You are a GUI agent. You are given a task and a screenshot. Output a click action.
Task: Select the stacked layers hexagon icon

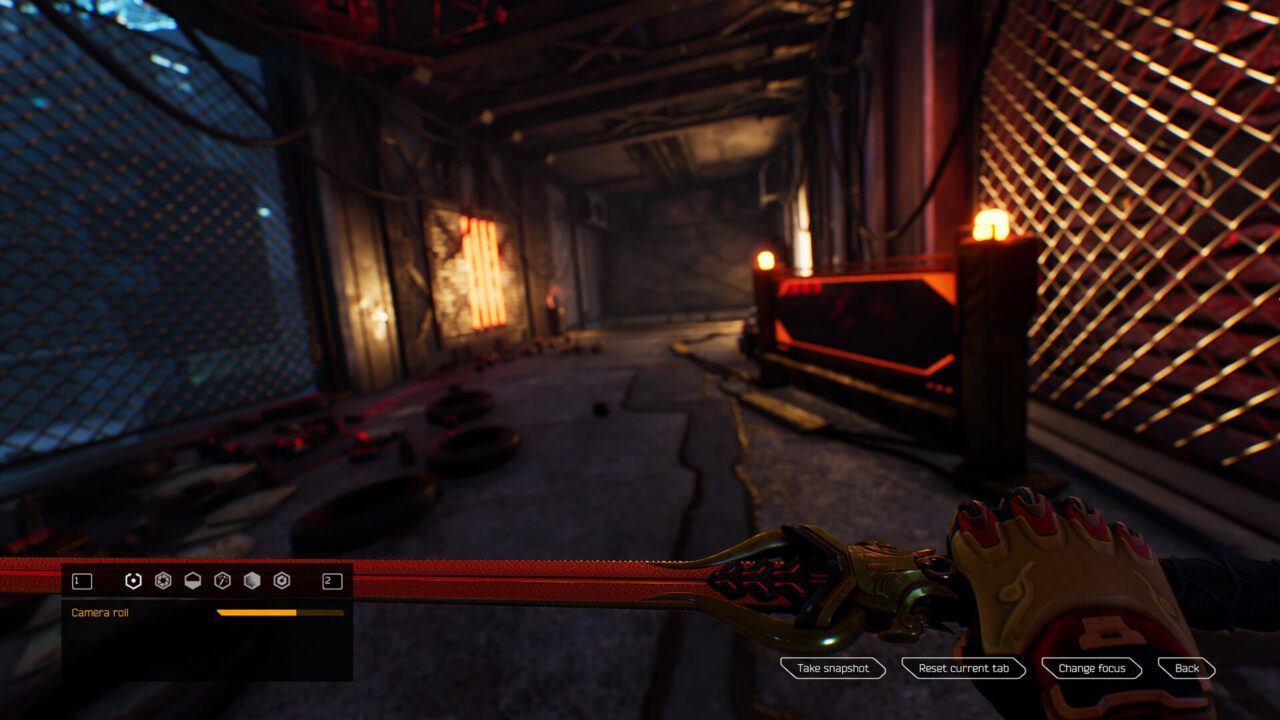click(x=250, y=581)
